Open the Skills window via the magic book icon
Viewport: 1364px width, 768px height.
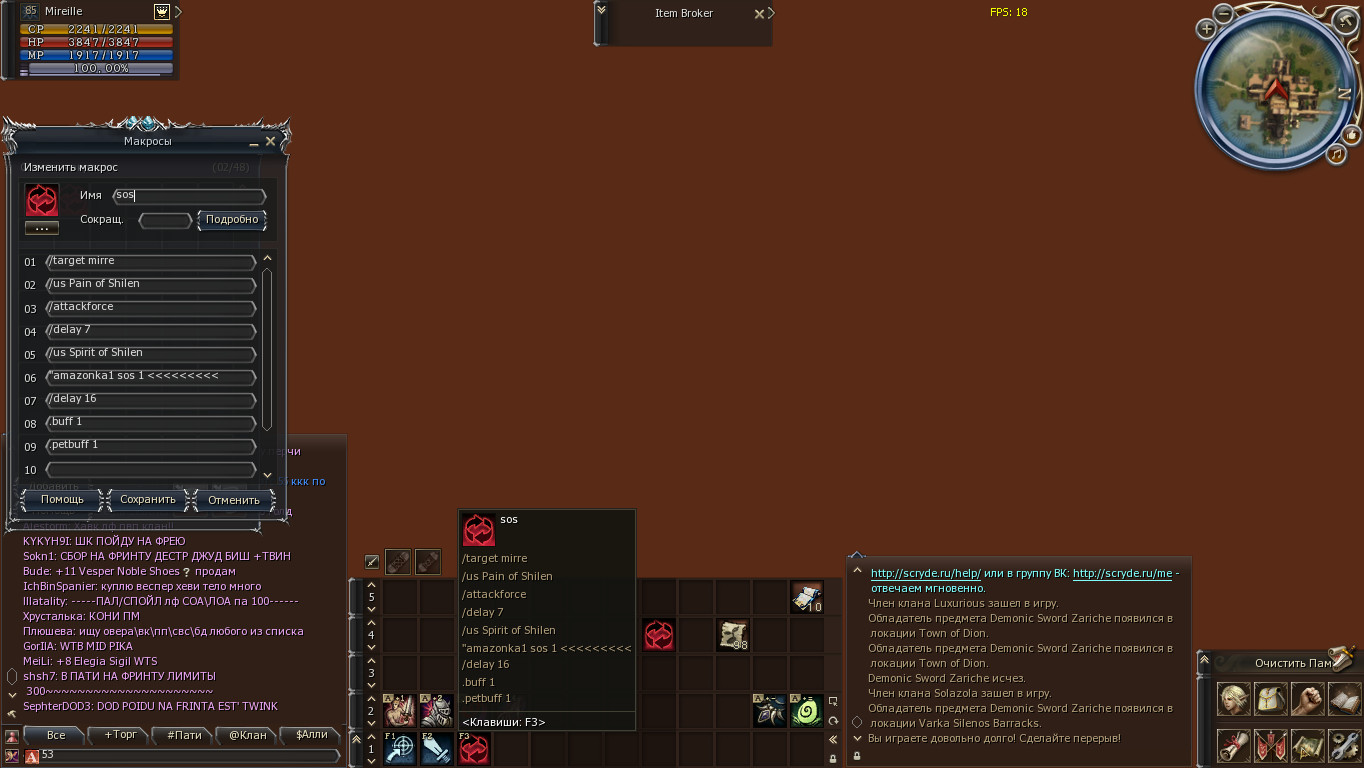pos(1343,699)
